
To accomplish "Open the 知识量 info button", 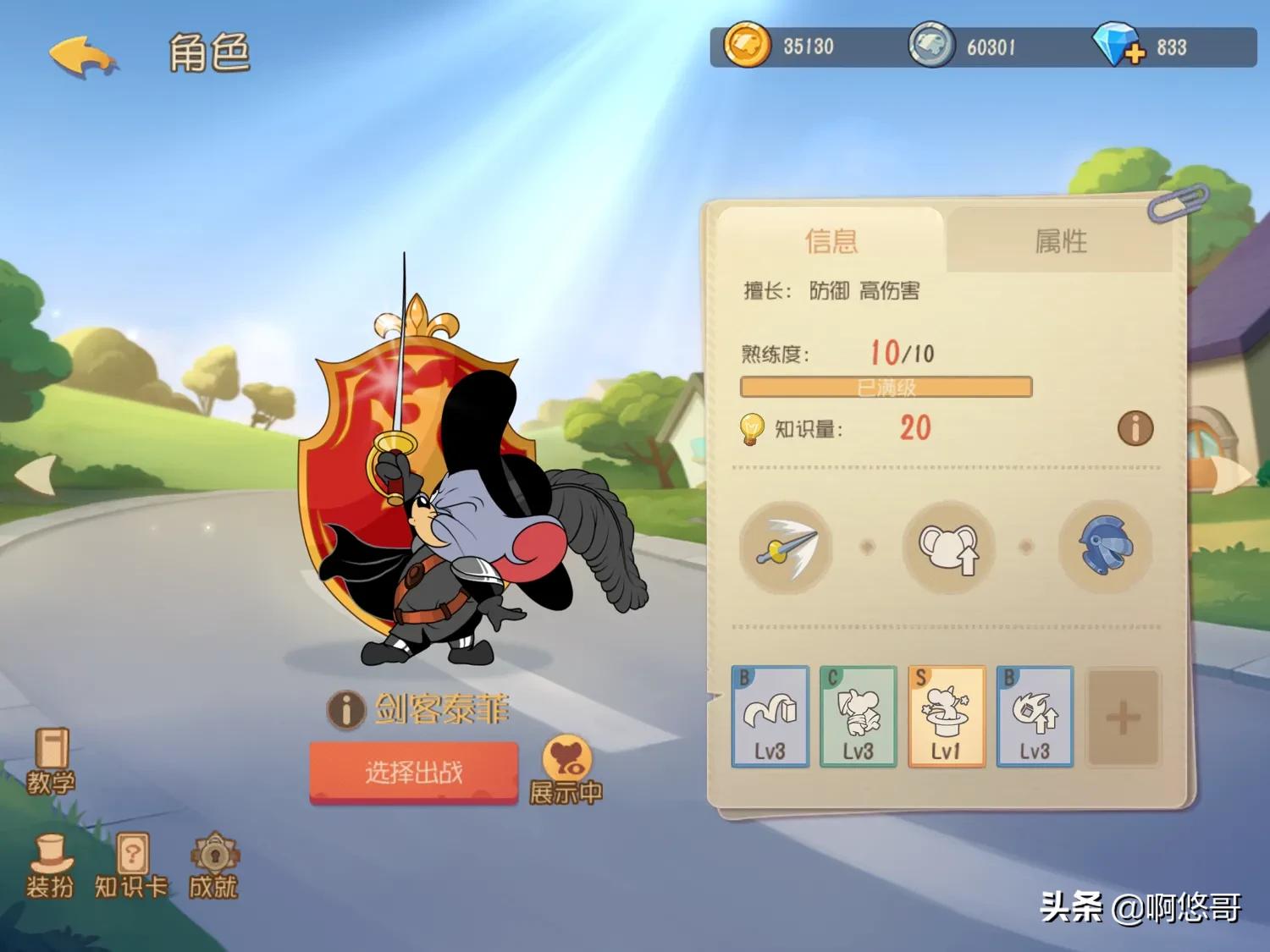I will coord(1135,428).
